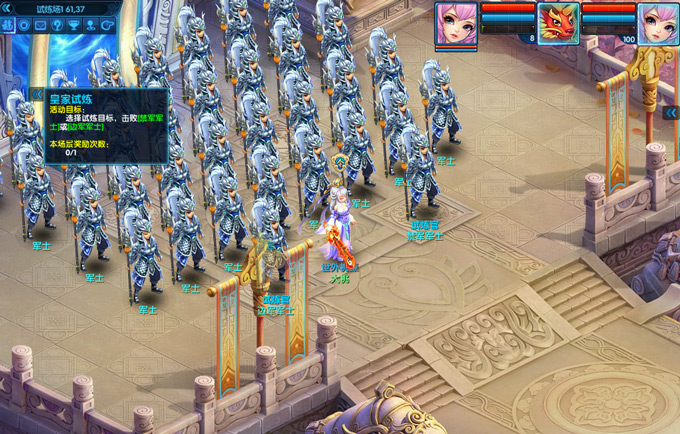Open the trophy rankings icon
Screen dimensions: 680x434
click(73, 25)
